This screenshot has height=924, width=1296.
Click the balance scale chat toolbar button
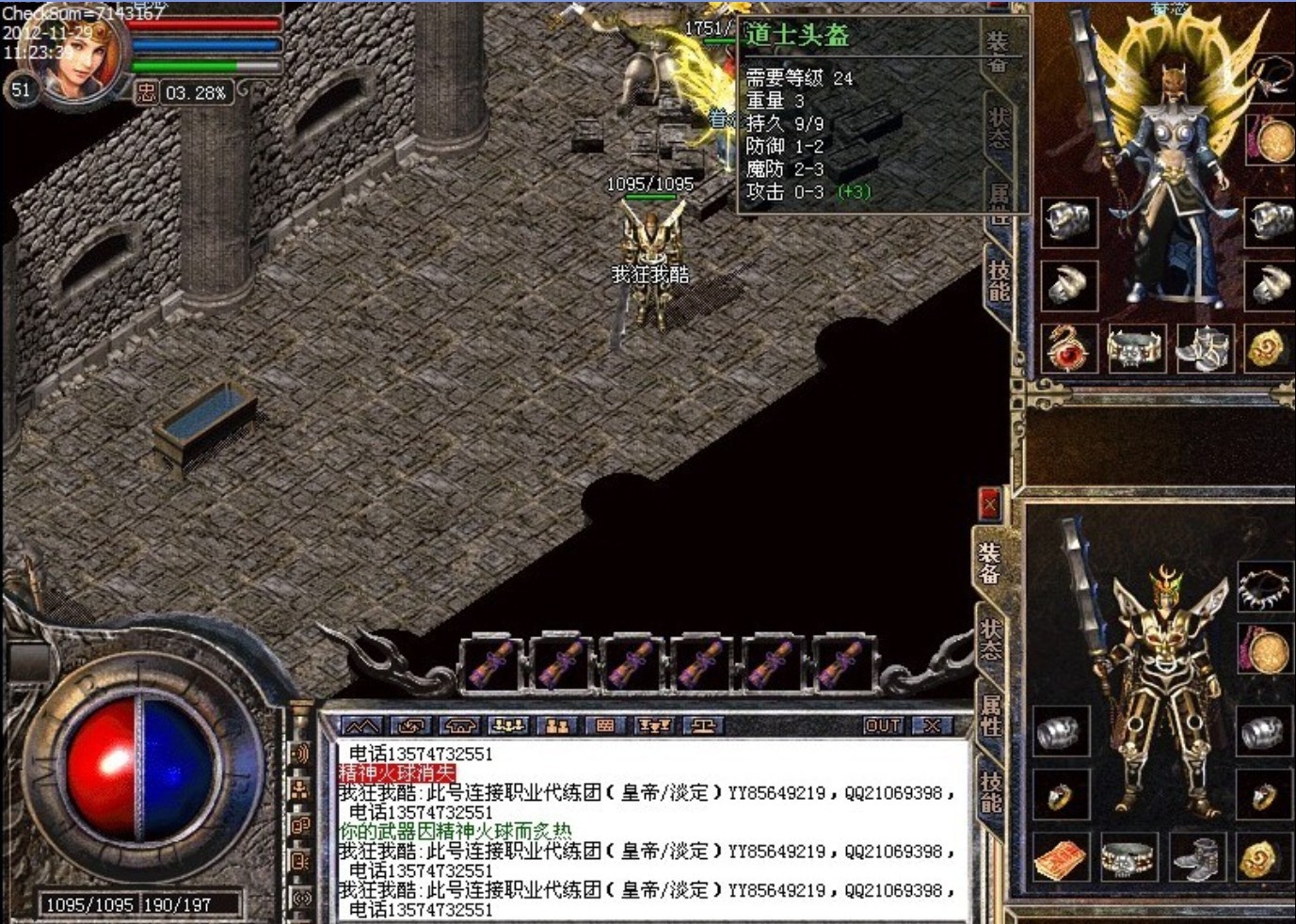[703, 725]
